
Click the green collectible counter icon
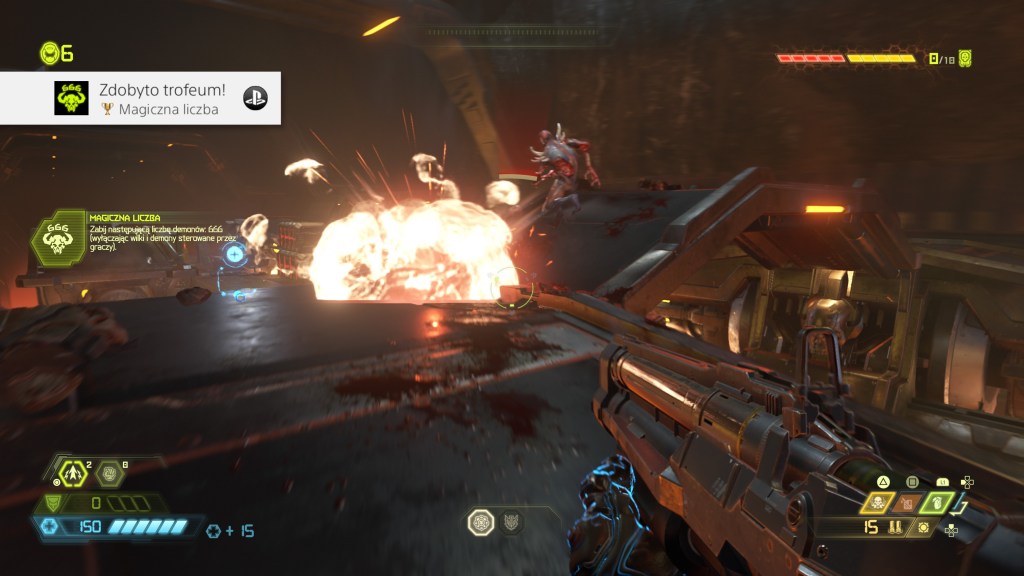965,58
